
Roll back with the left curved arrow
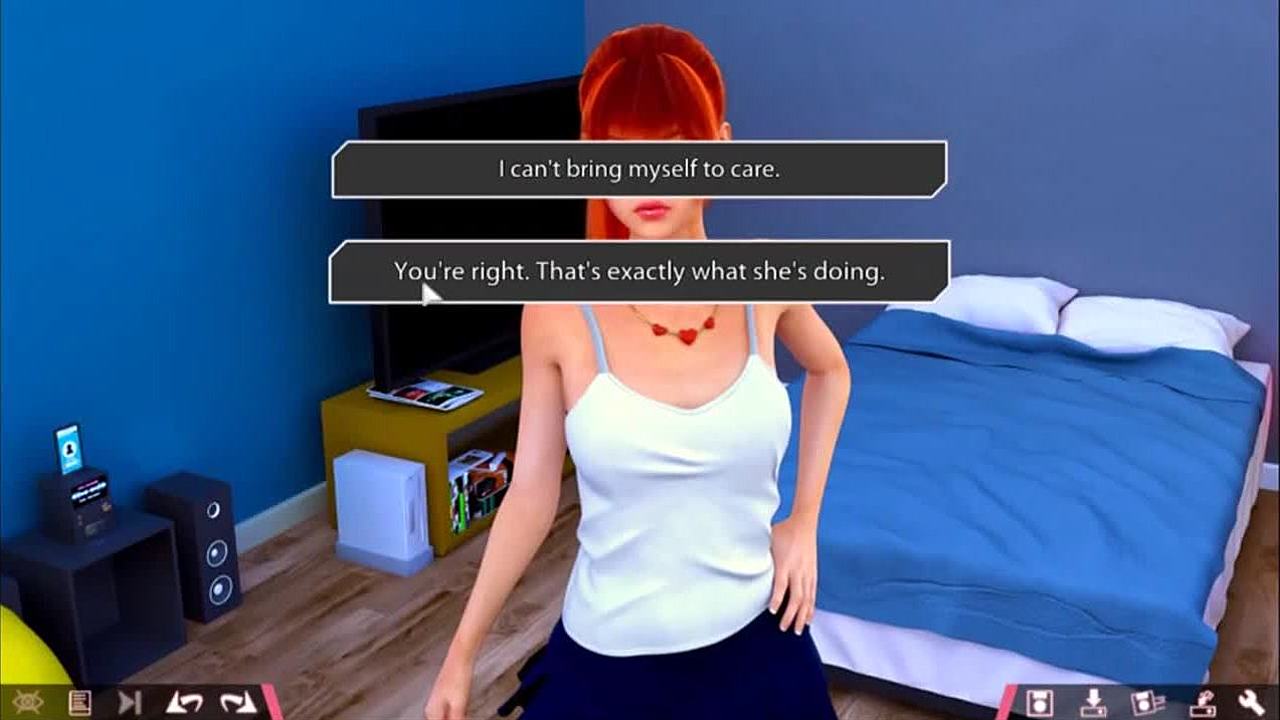tap(184, 702)
